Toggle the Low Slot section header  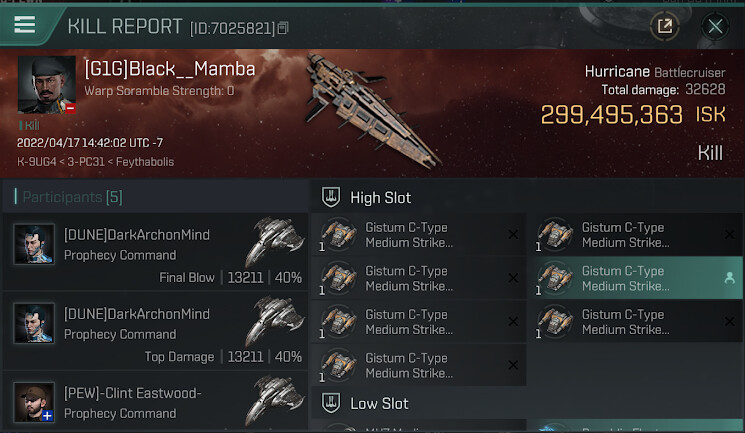[378, 404]
